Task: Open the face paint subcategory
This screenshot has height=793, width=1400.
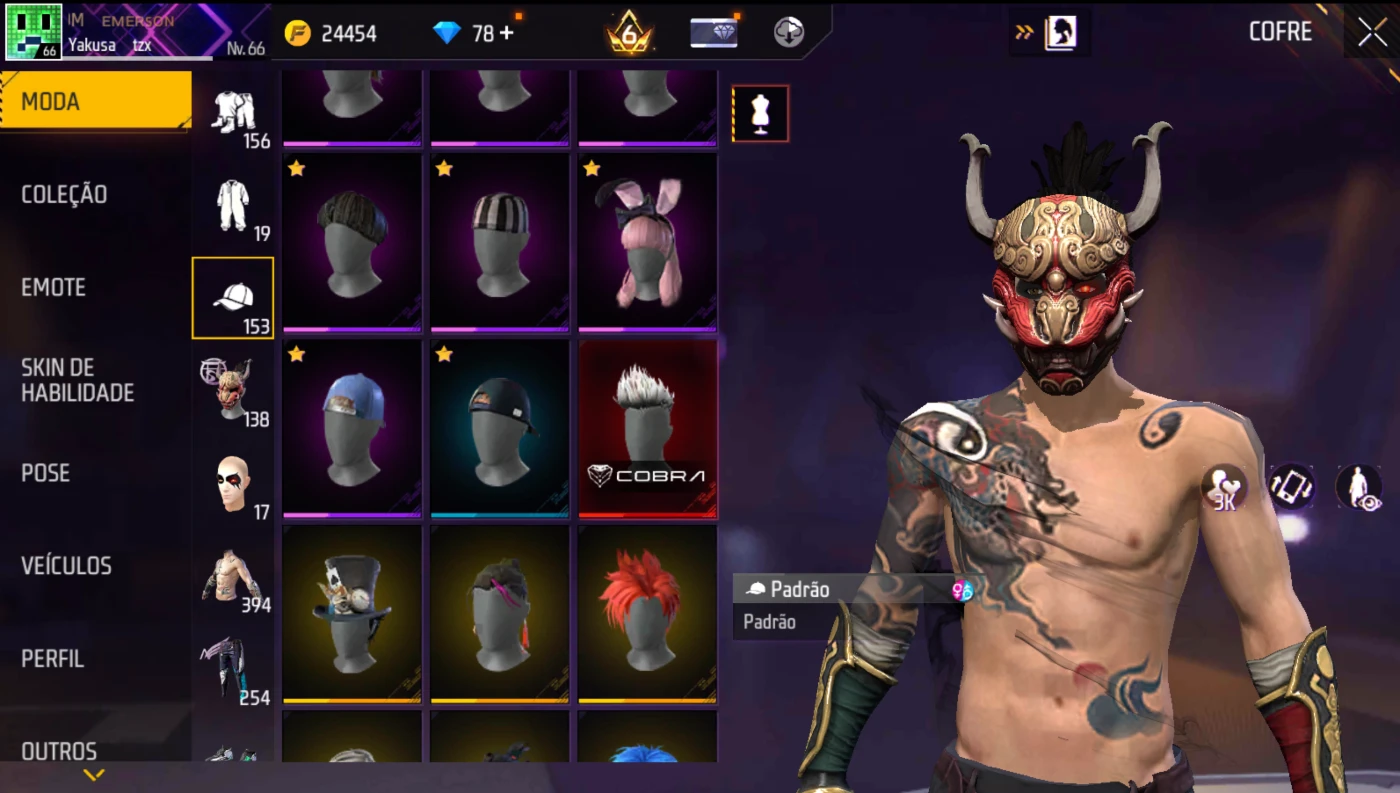Action: coord(233,484)
